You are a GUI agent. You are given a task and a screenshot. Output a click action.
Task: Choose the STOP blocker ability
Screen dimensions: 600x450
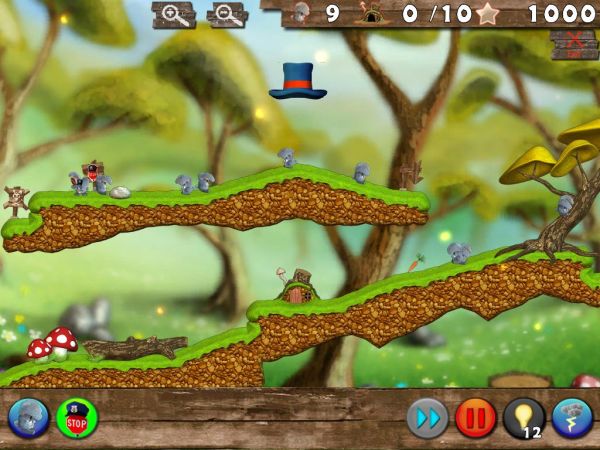77,417
